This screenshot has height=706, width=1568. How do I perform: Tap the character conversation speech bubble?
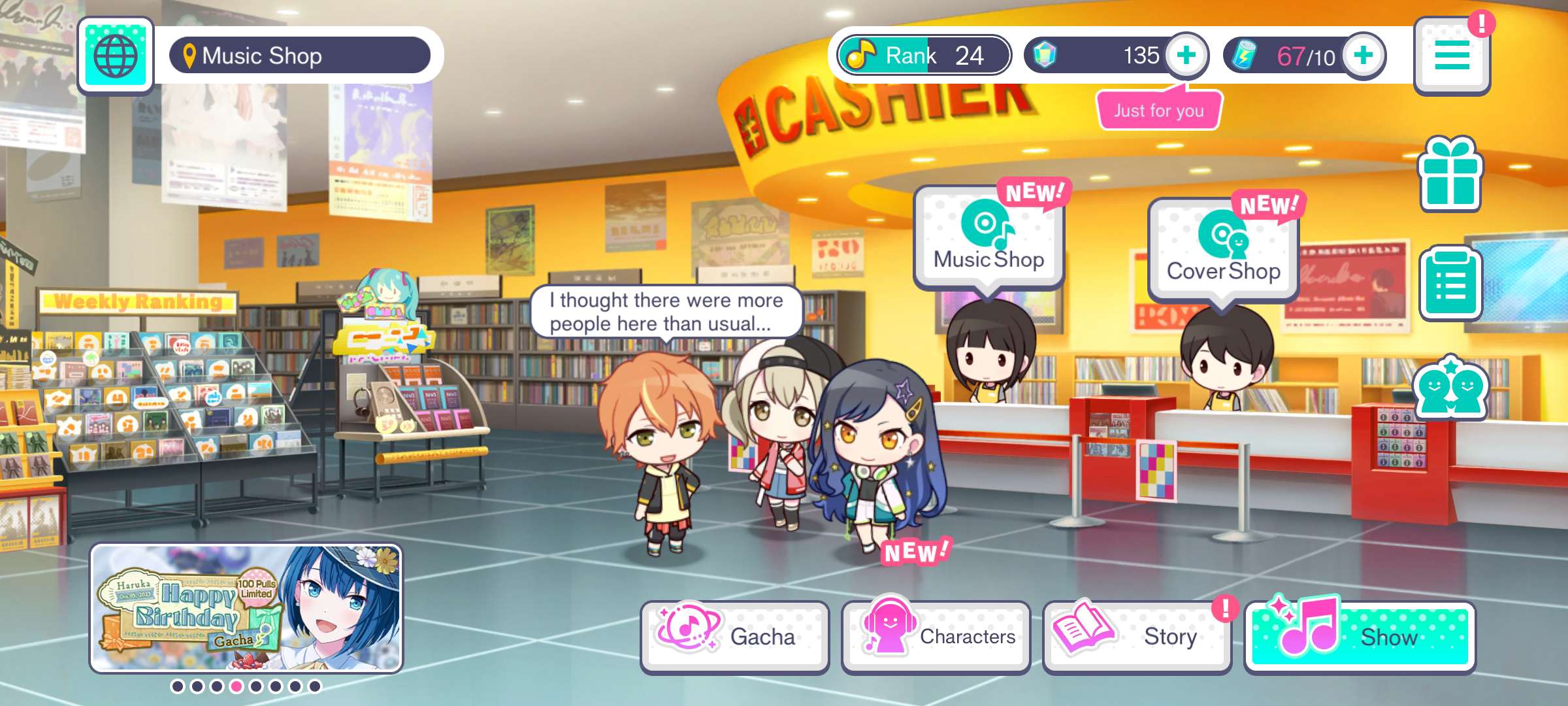(666, 312)
